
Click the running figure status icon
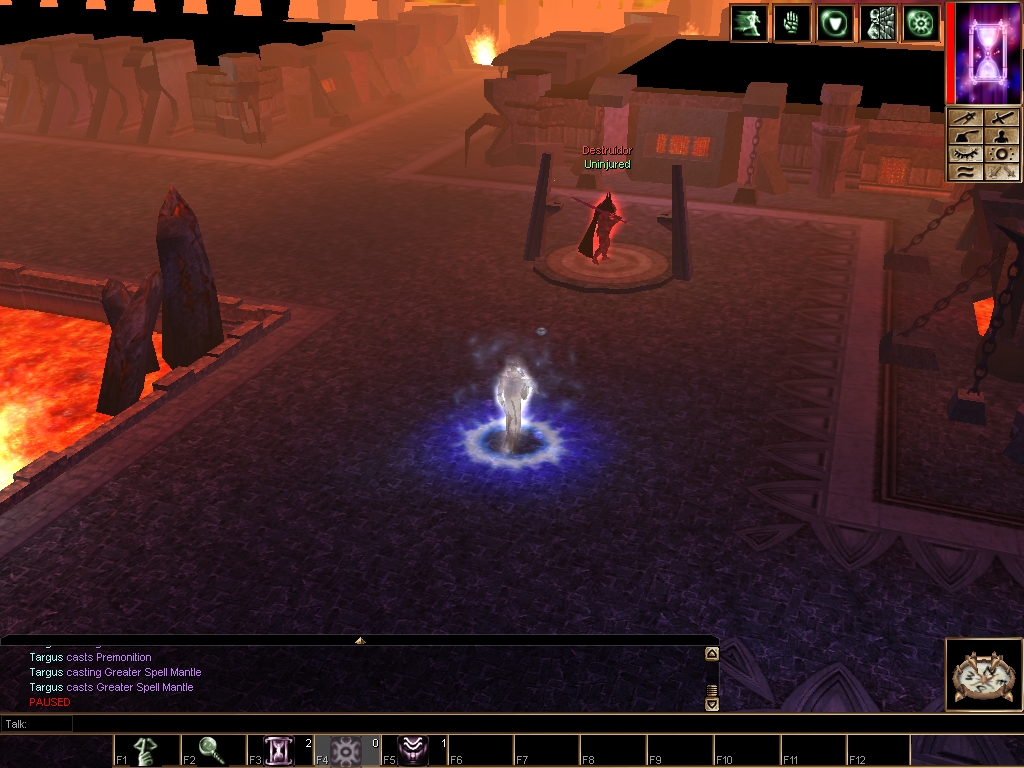tap(749, 23)
